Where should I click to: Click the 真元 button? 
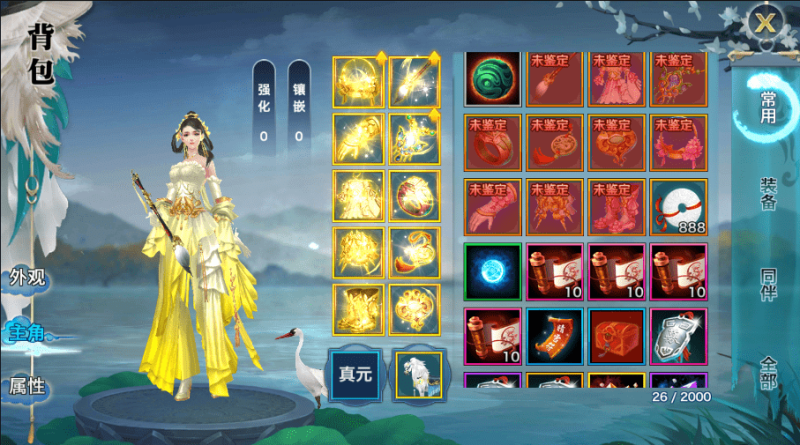tap(357, 375)
